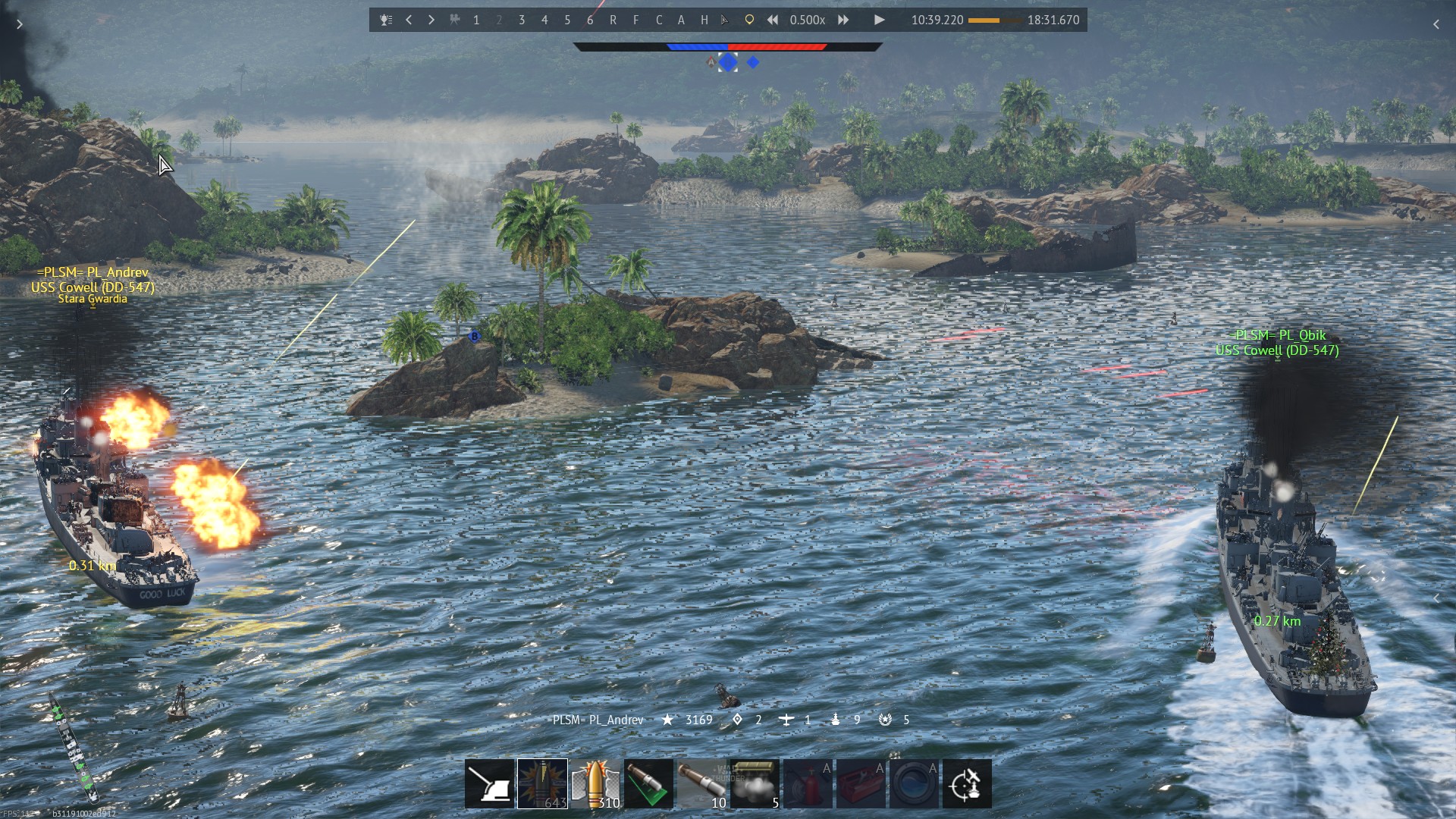Choose the armor-piercing shell with 310 rounds

pos(595,783)
